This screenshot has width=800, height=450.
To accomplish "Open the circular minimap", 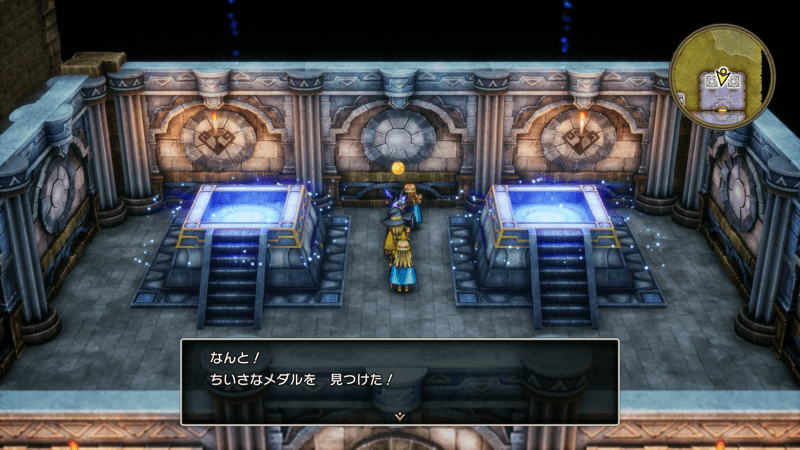I will pyautogui.click(x=722, y=75).
